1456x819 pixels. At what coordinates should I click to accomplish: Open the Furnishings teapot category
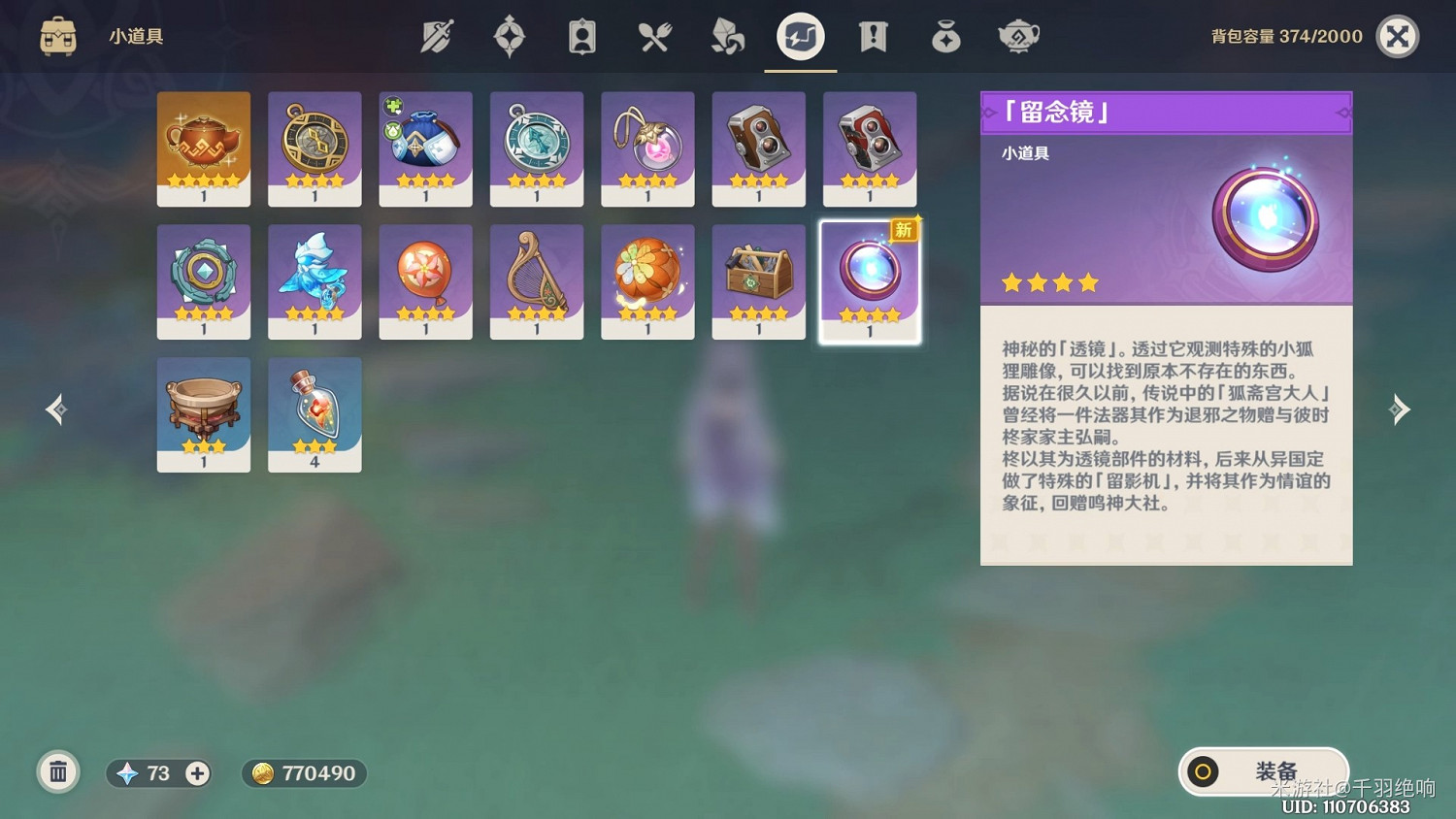tap(1018, 36)
